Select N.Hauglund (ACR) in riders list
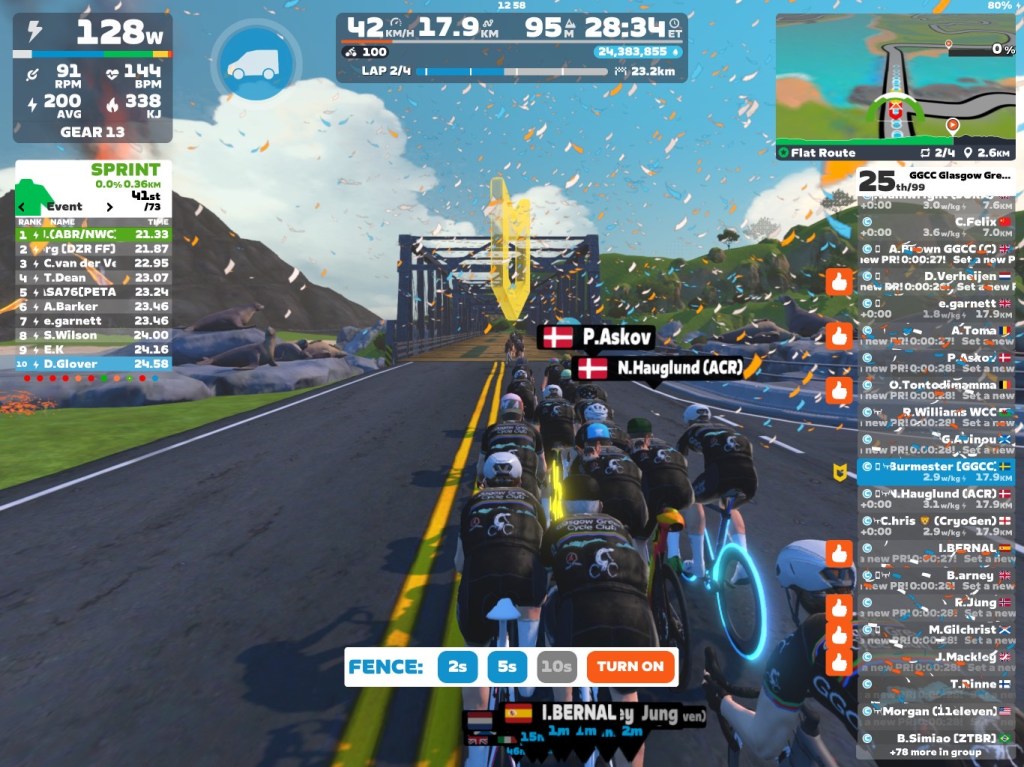The height and width of the screenshot is (767, 1024). coord(935,494)
